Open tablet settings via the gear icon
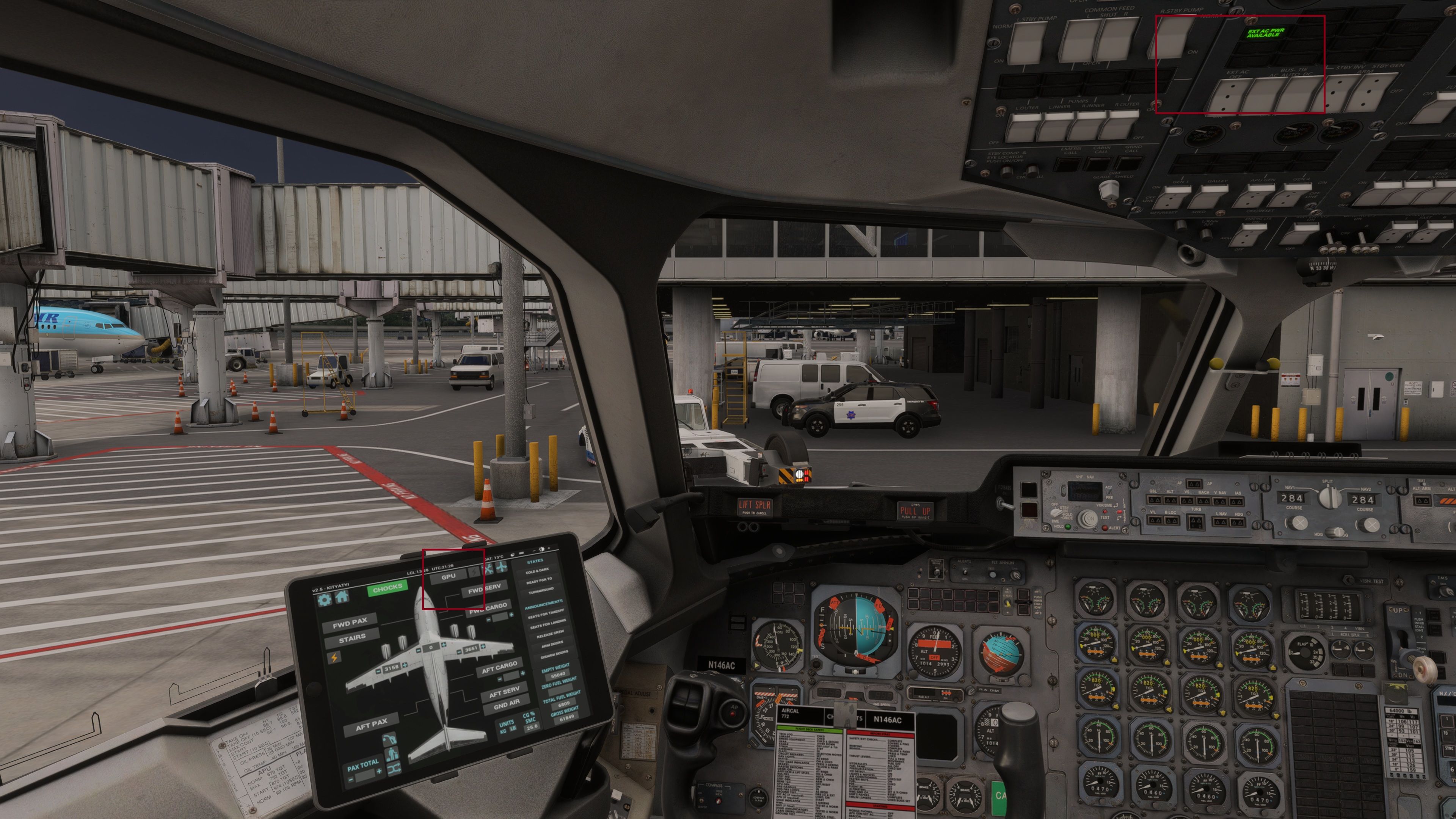Viewport: 1456px width, 819px height. [325, 600]
